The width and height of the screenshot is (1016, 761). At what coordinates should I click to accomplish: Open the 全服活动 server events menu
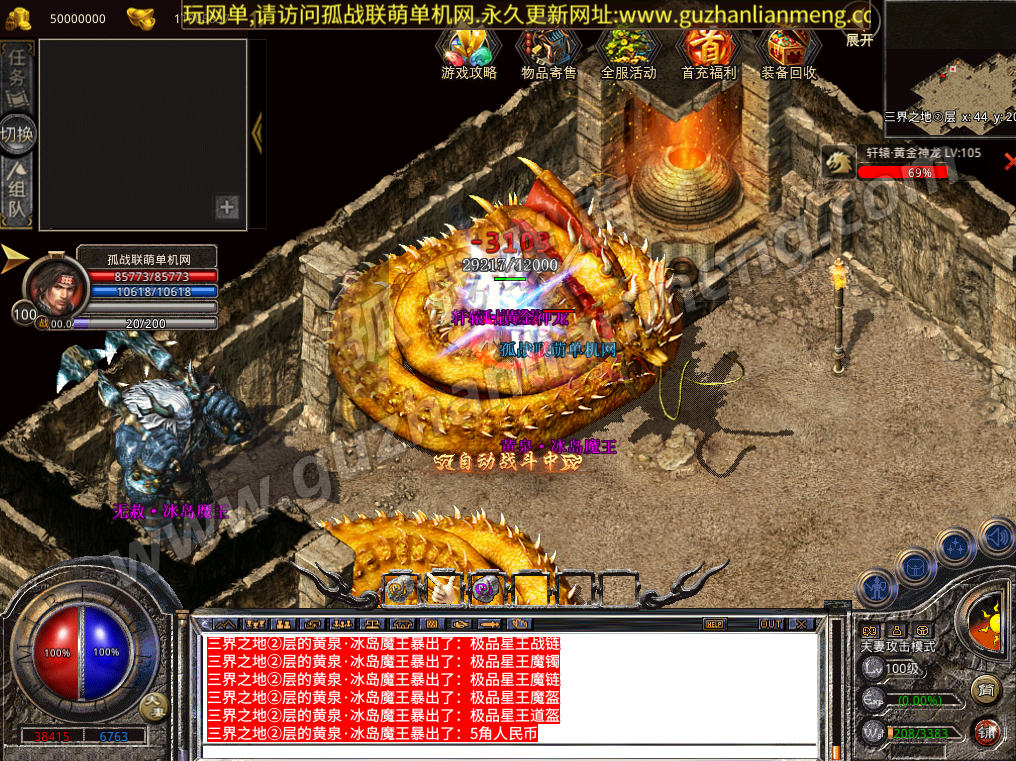coord(628,54)
